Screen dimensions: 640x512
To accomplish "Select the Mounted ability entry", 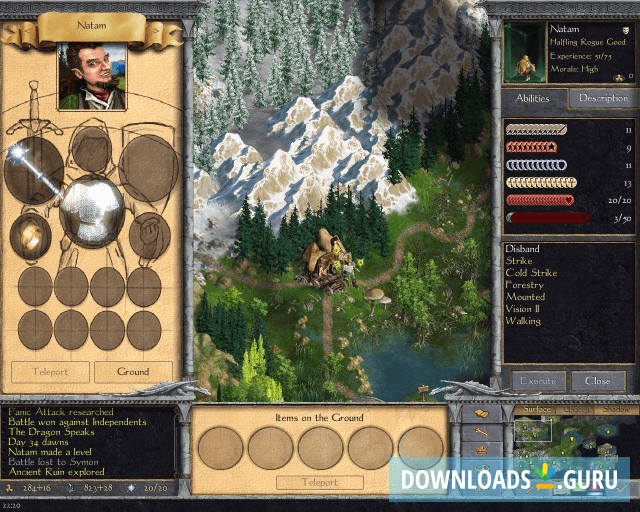I will pyautogui.click(x=525, y=297).
